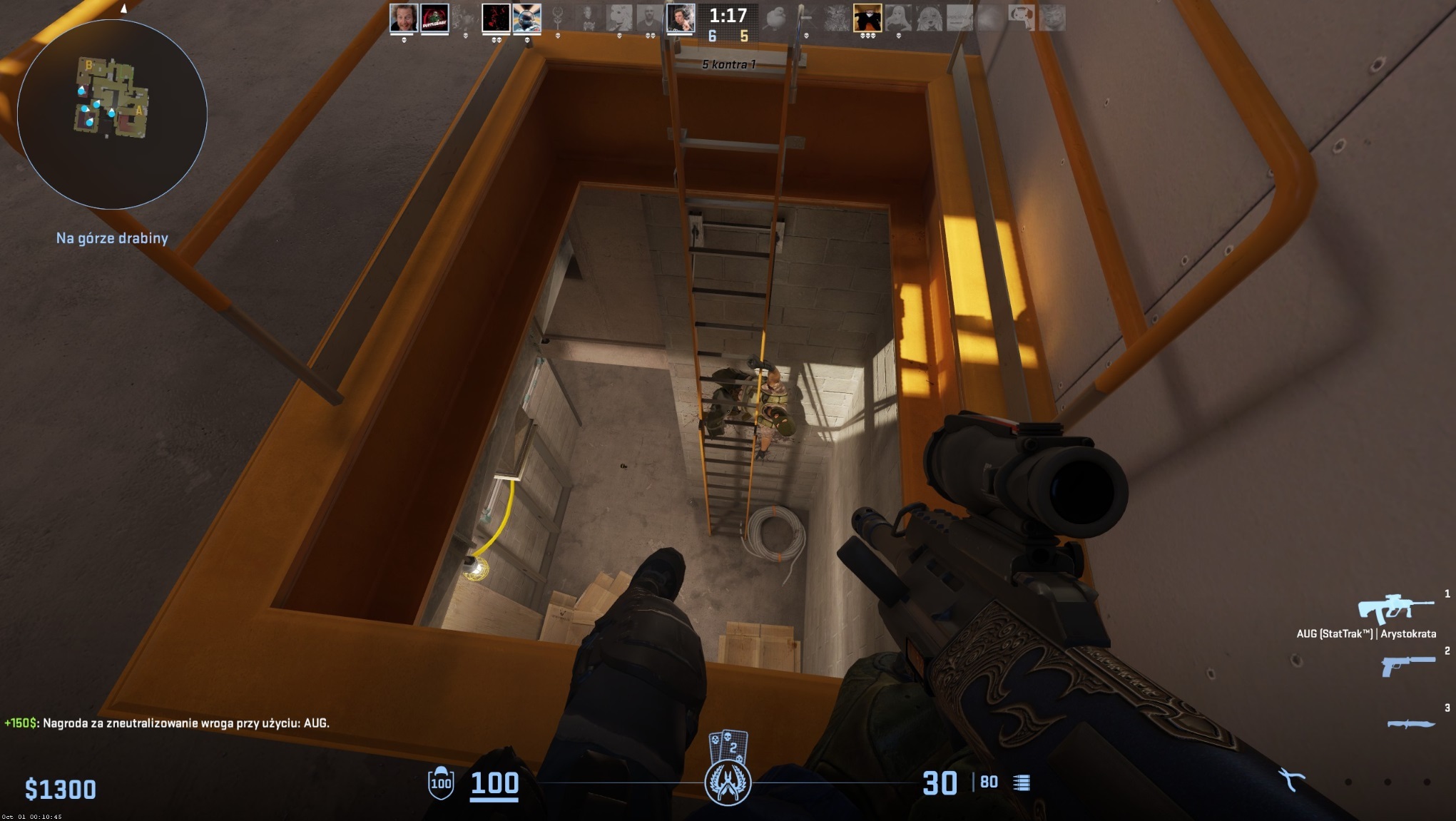Click the gold-framed enemy player avatar
This screenshot has width=1456, height=821.
pyautogui.click(x=867, y=18)
